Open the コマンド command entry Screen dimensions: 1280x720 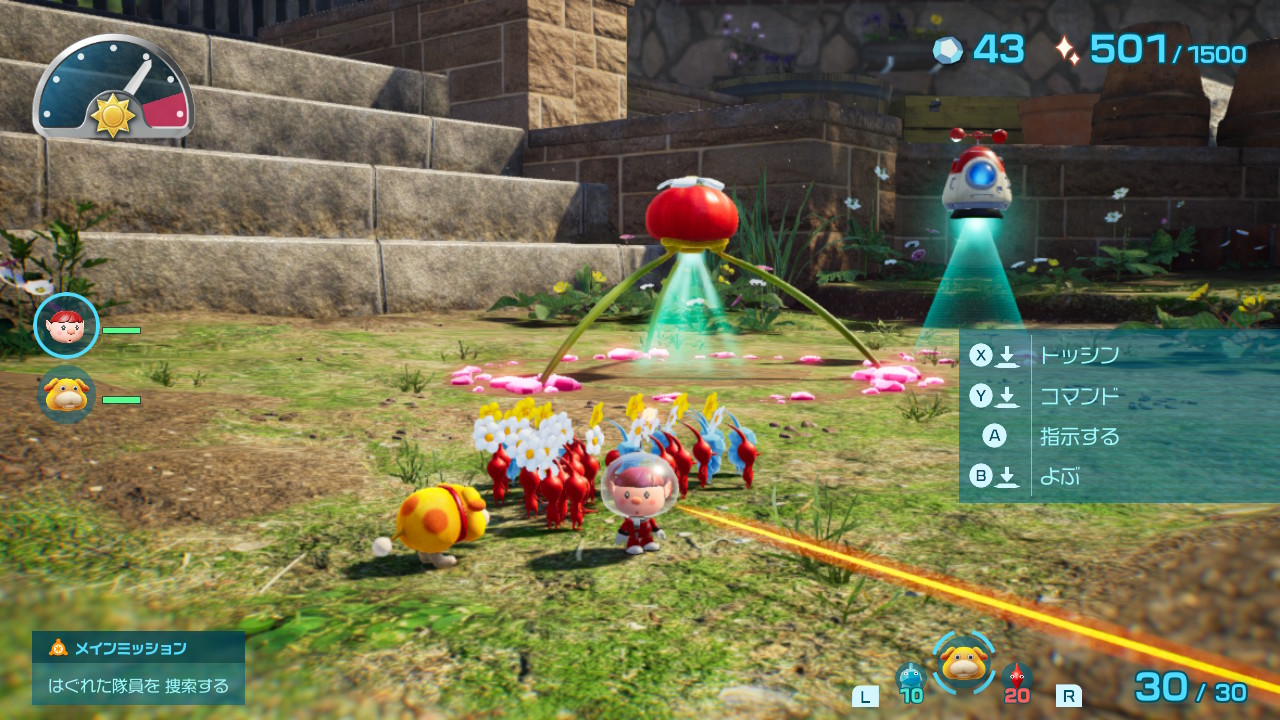[x=1079, y=396]
